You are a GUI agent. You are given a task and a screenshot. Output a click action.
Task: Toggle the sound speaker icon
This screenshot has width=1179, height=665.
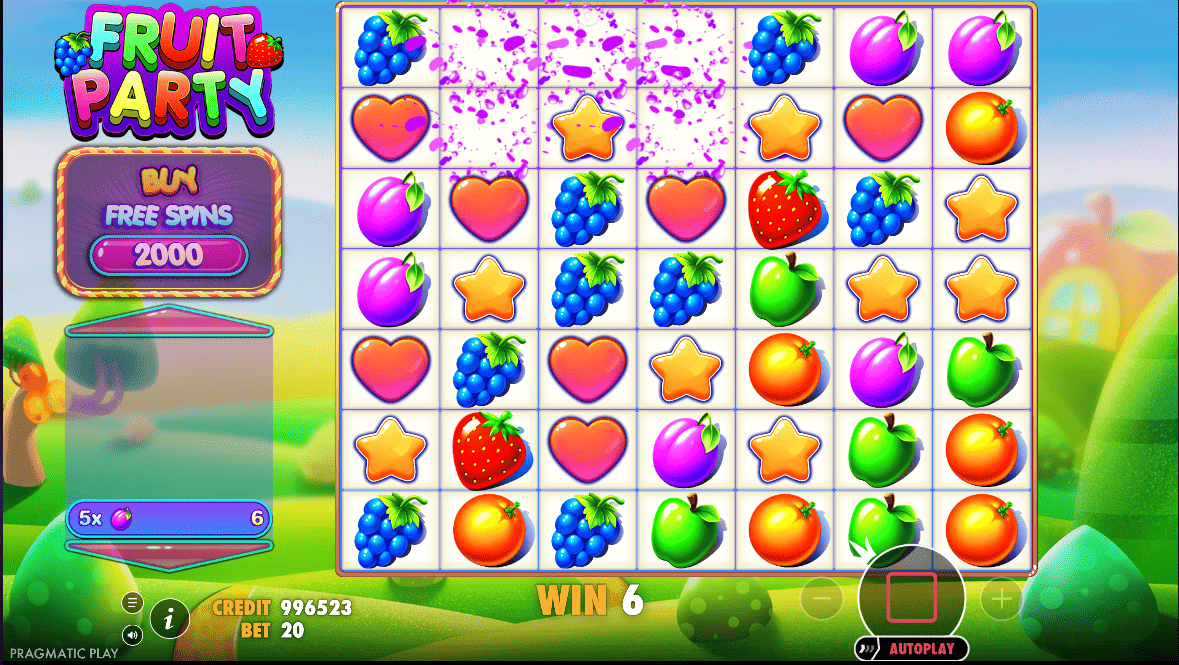[132, 634]
